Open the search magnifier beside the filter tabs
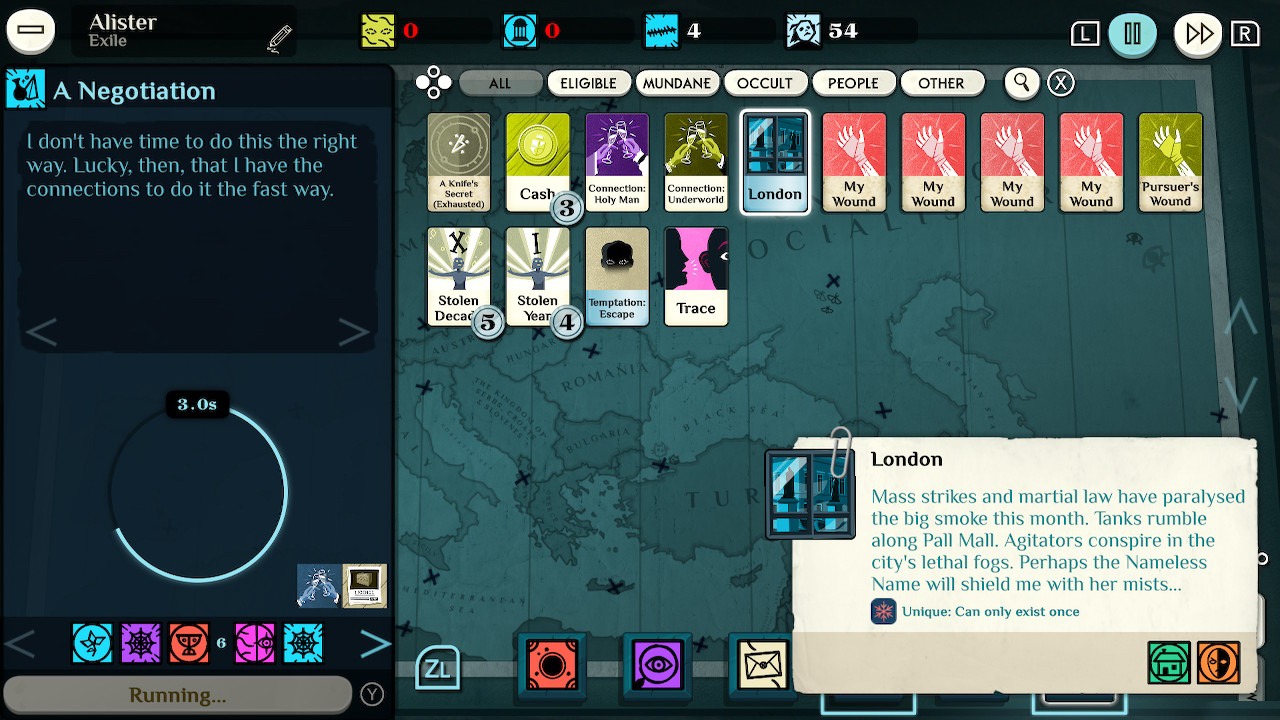The height and width of the screenshot is (720, 1280). pyautogui.click(x=1021, y=83)
